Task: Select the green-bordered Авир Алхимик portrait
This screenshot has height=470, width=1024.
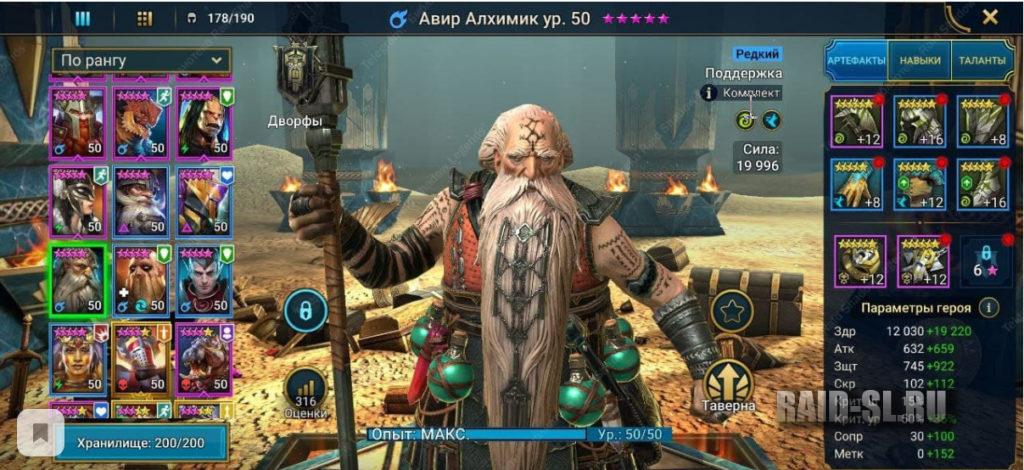Action: pyautogui.click(x=78, y=279)
